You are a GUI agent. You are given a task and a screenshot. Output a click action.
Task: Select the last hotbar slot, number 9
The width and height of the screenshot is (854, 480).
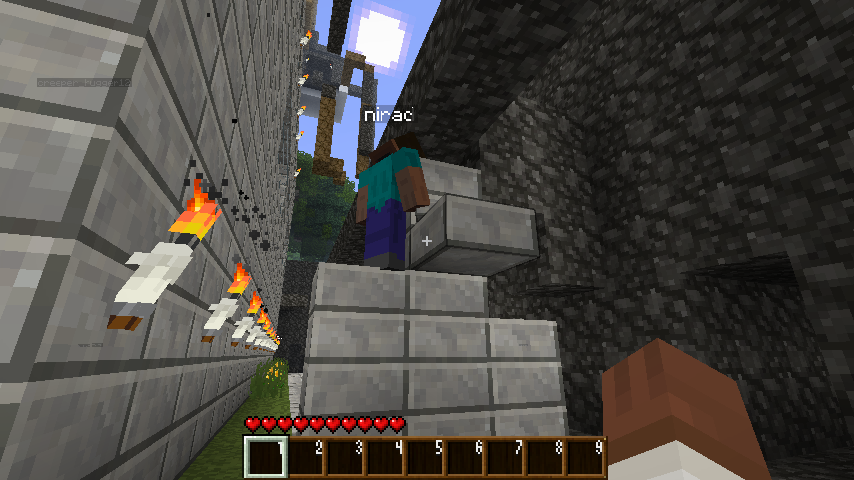click(585, 458)
